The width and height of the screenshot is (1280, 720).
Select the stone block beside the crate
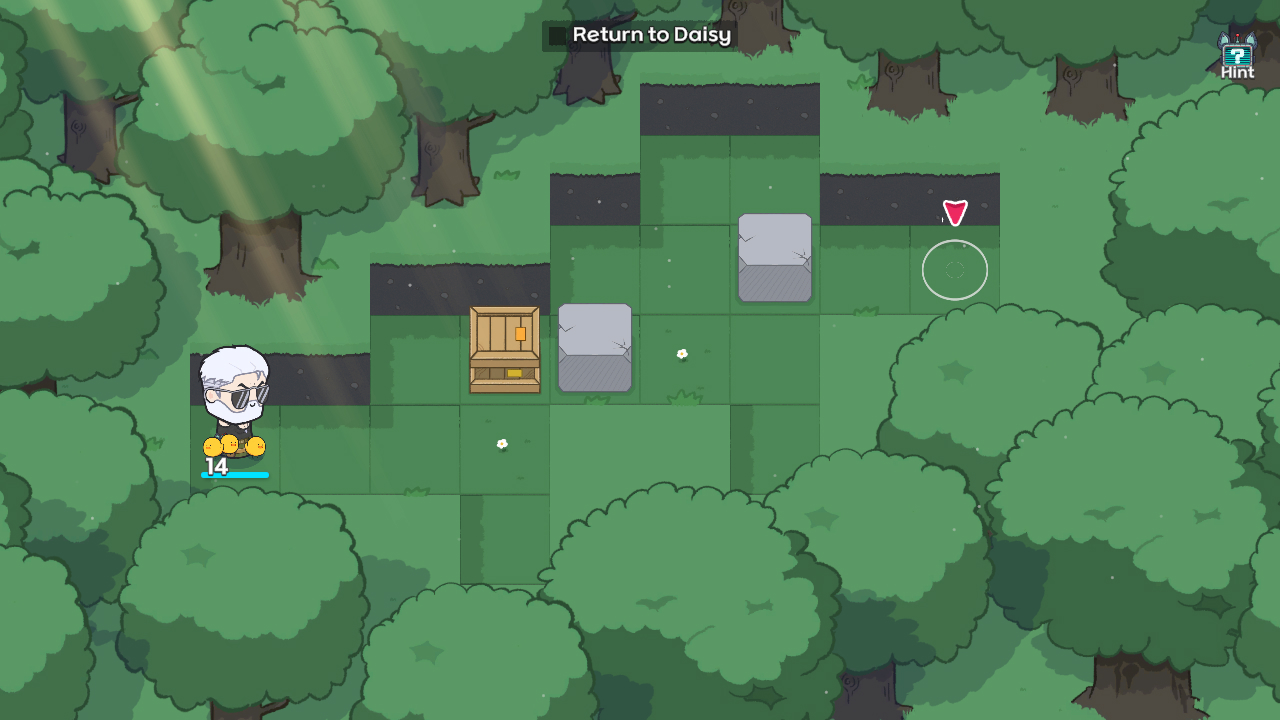pos(595,348)
